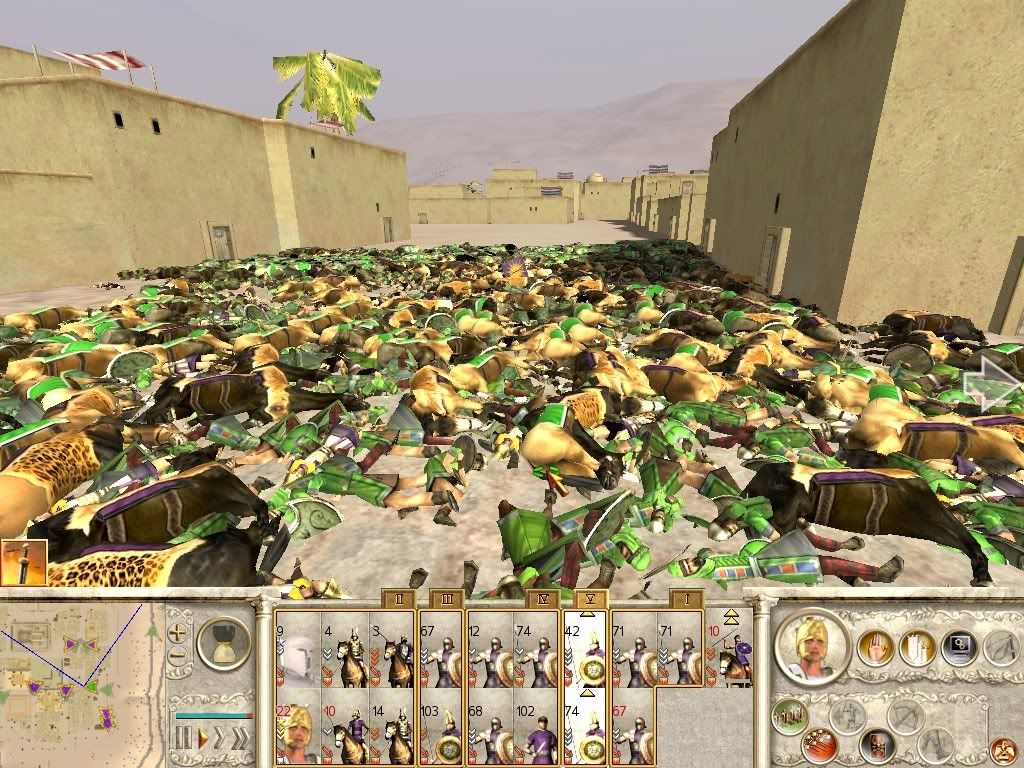Viewport: 1024px width, 768px height.
Task: Select group tab I
Action: pyautogui.click(x=686, y=599)
